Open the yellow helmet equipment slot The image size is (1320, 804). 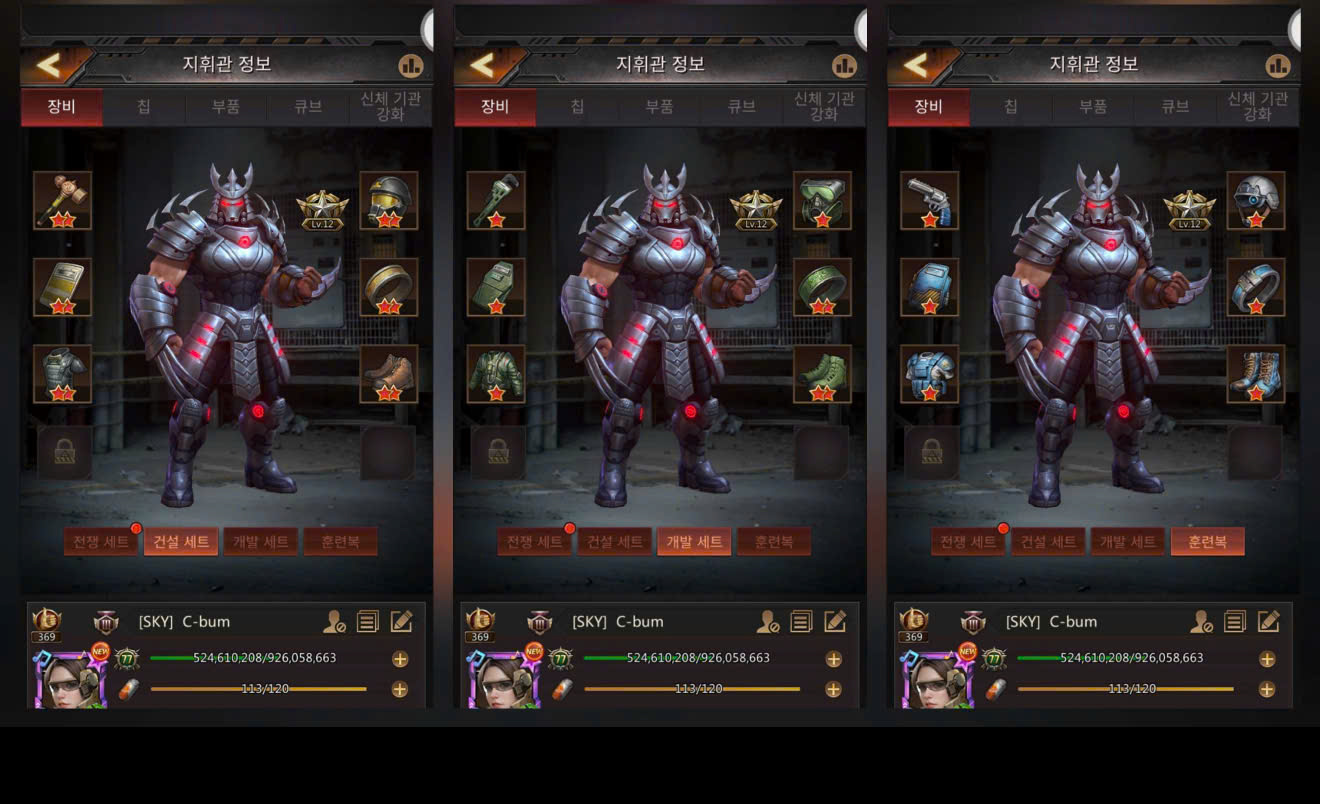pyautogui.click(x=388, y=200)
